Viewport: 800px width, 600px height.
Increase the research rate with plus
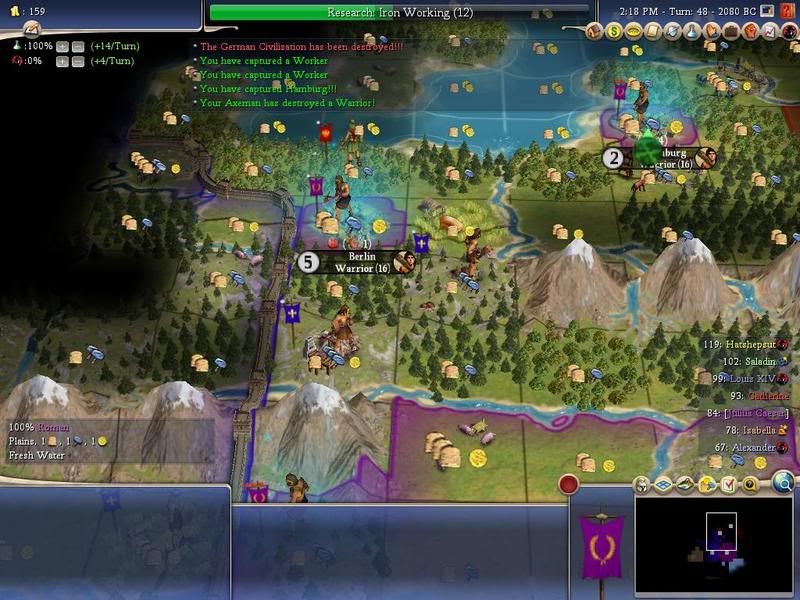click(62, 46)
